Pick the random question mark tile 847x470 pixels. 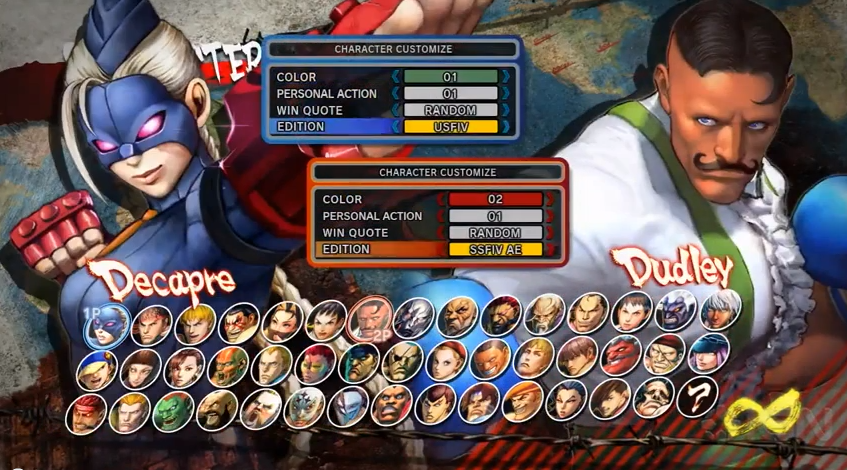click(x=696, y=397)
